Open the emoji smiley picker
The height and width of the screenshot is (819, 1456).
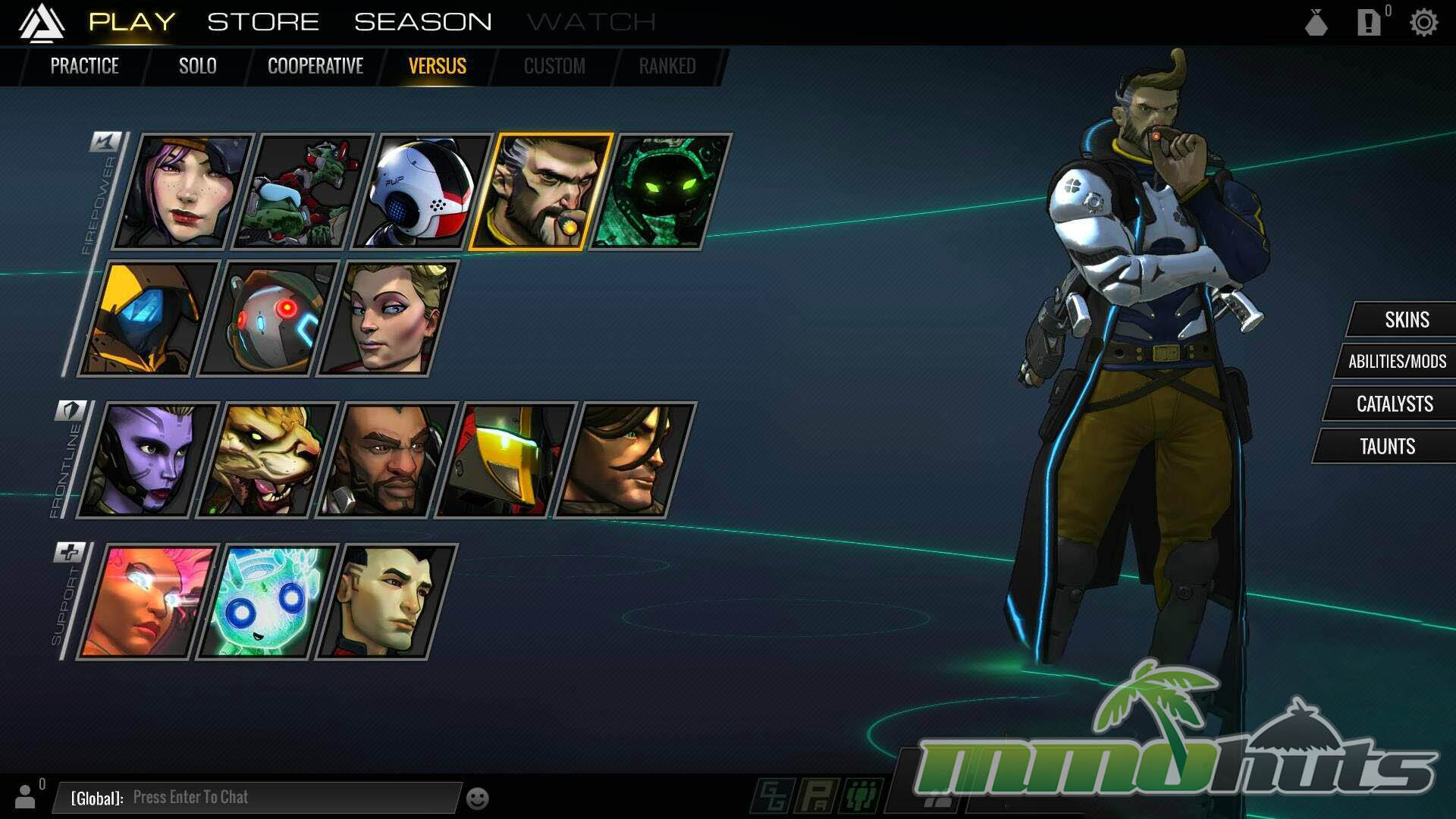coord(477,799)
